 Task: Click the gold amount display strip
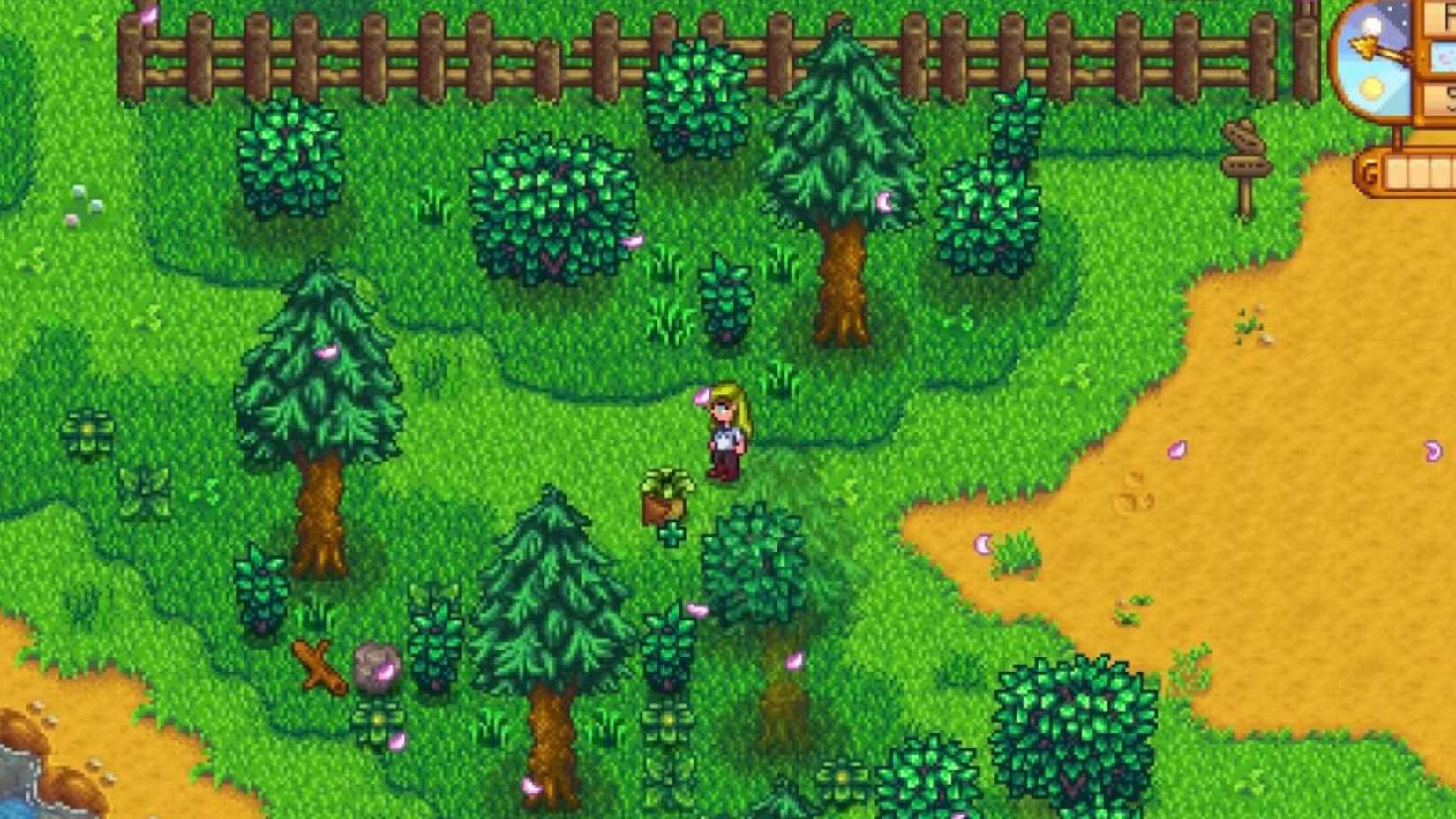click(x=1419, y=169)
